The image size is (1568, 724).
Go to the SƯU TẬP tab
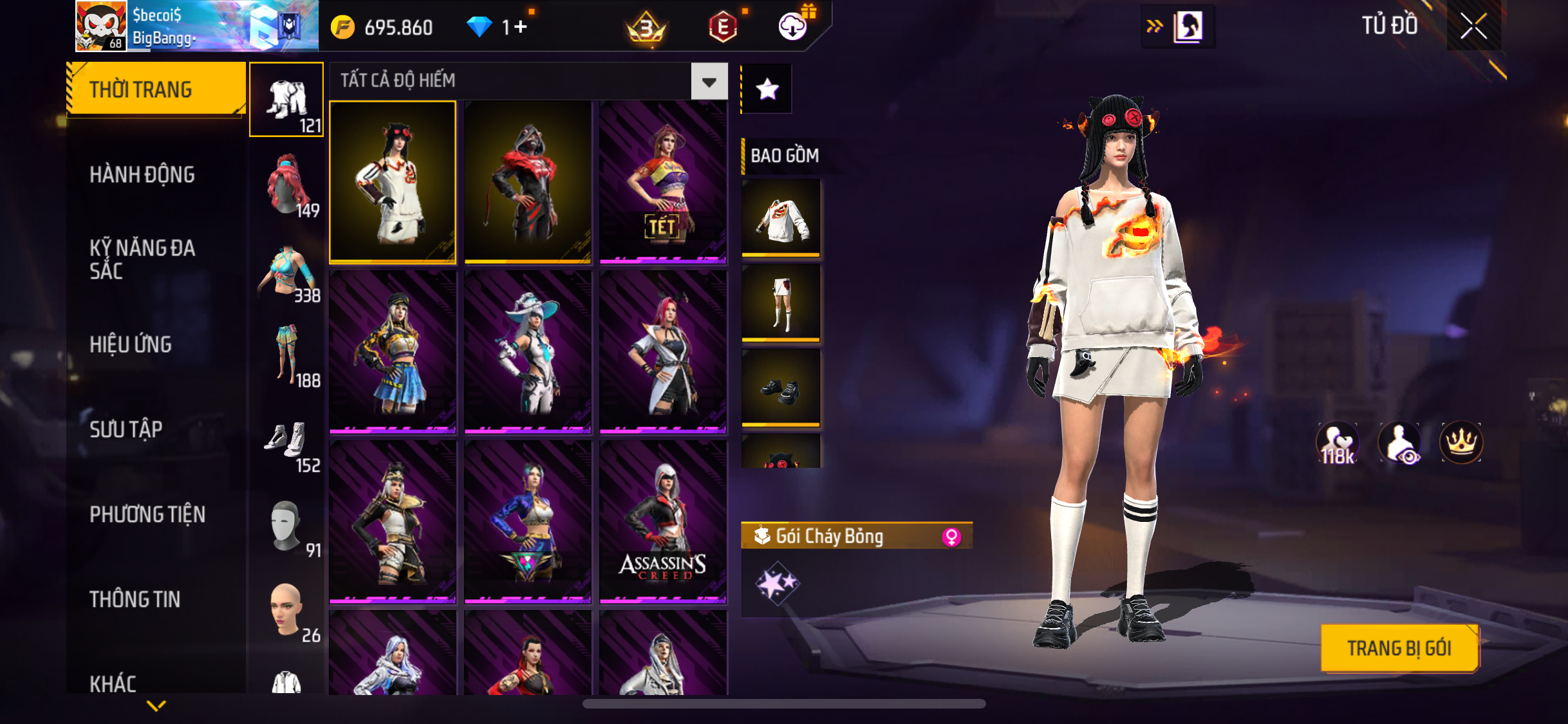(126, 429)
